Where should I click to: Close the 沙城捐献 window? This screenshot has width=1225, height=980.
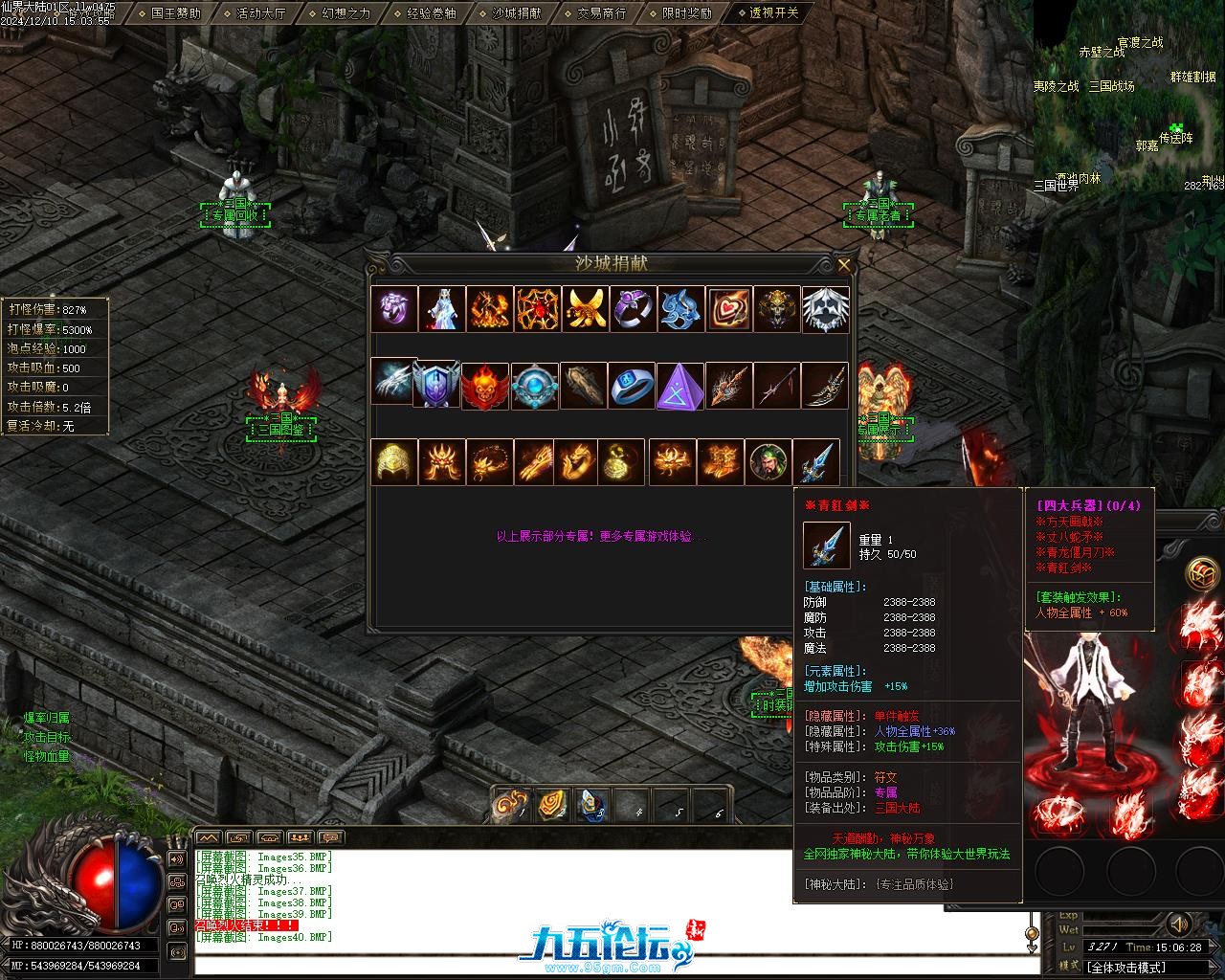pos(843,265)
